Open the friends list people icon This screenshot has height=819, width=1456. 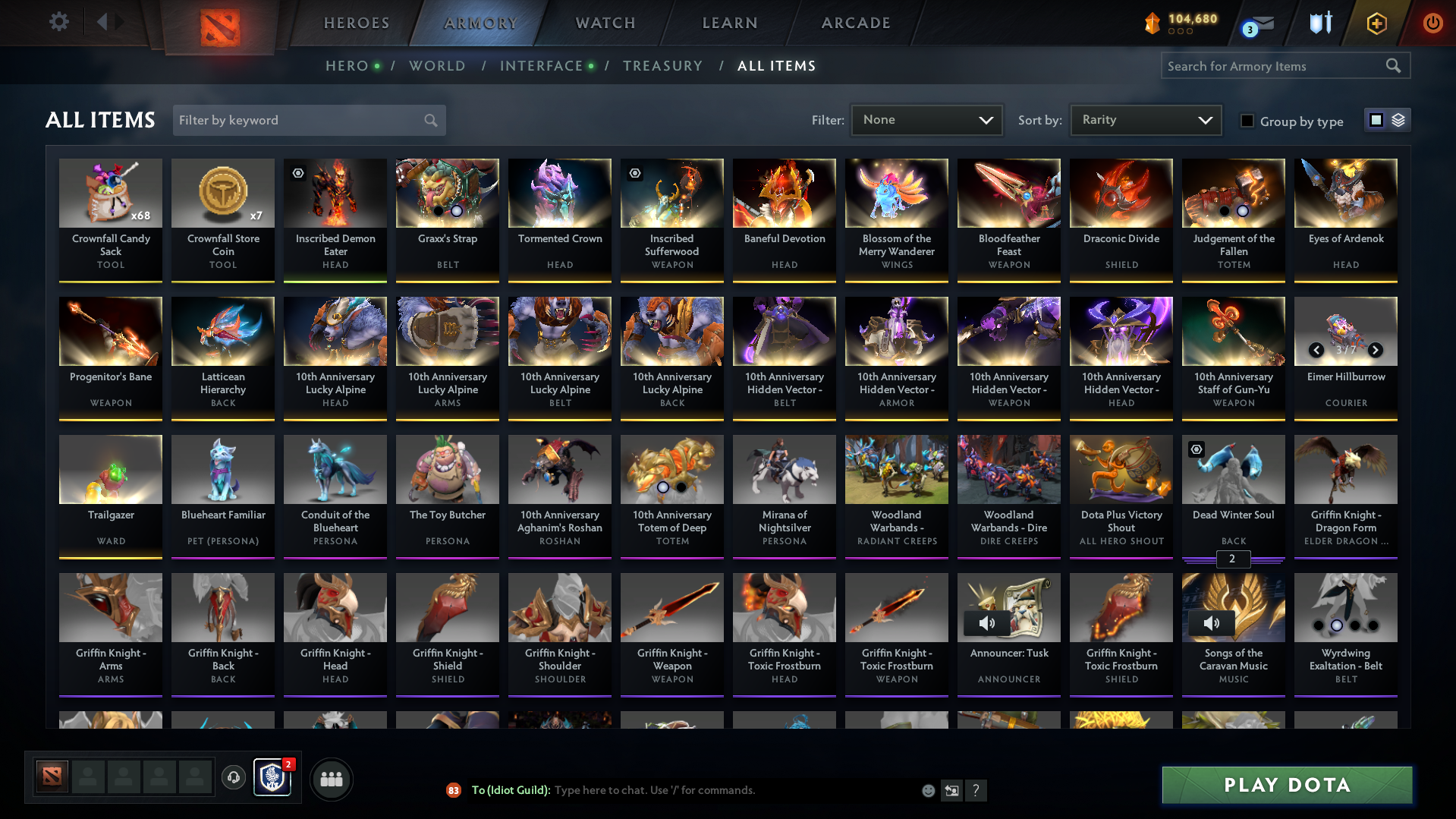click(x=330, y=779)
